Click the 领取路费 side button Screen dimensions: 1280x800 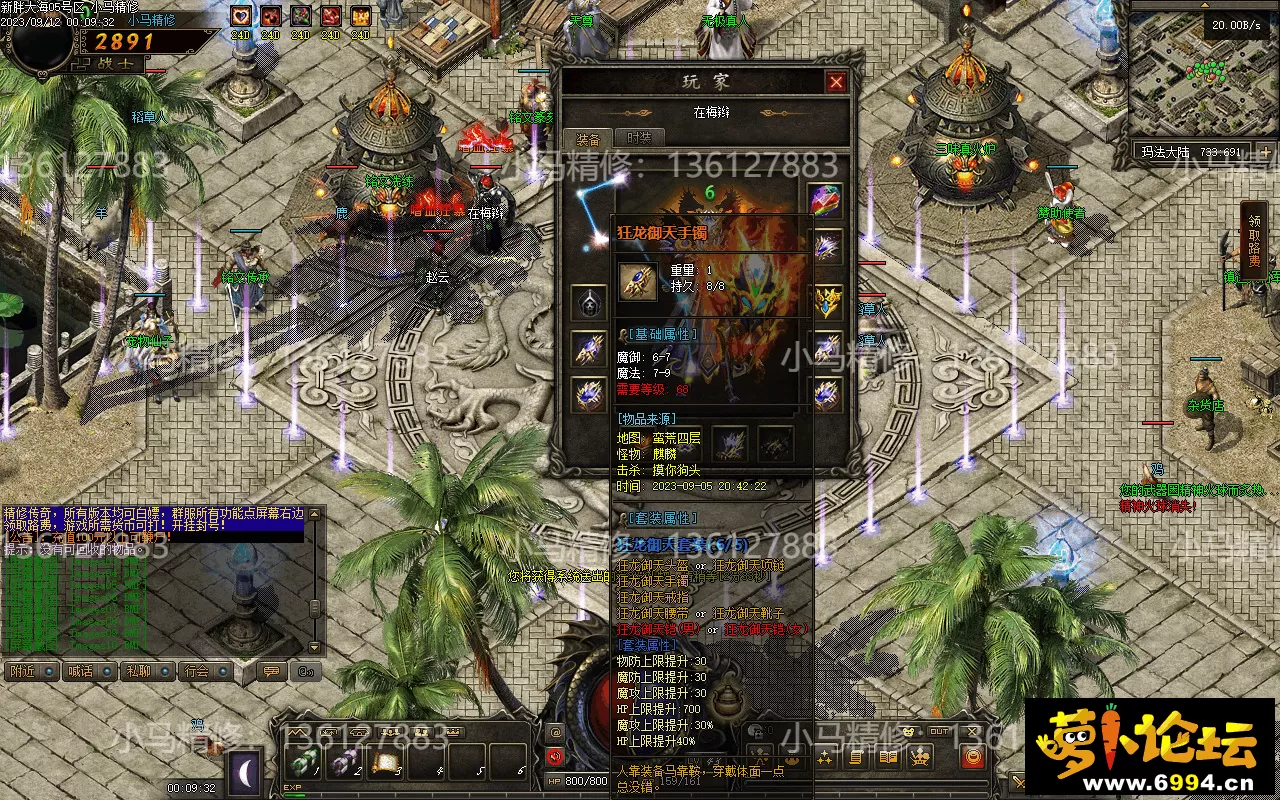point(1254,240)
